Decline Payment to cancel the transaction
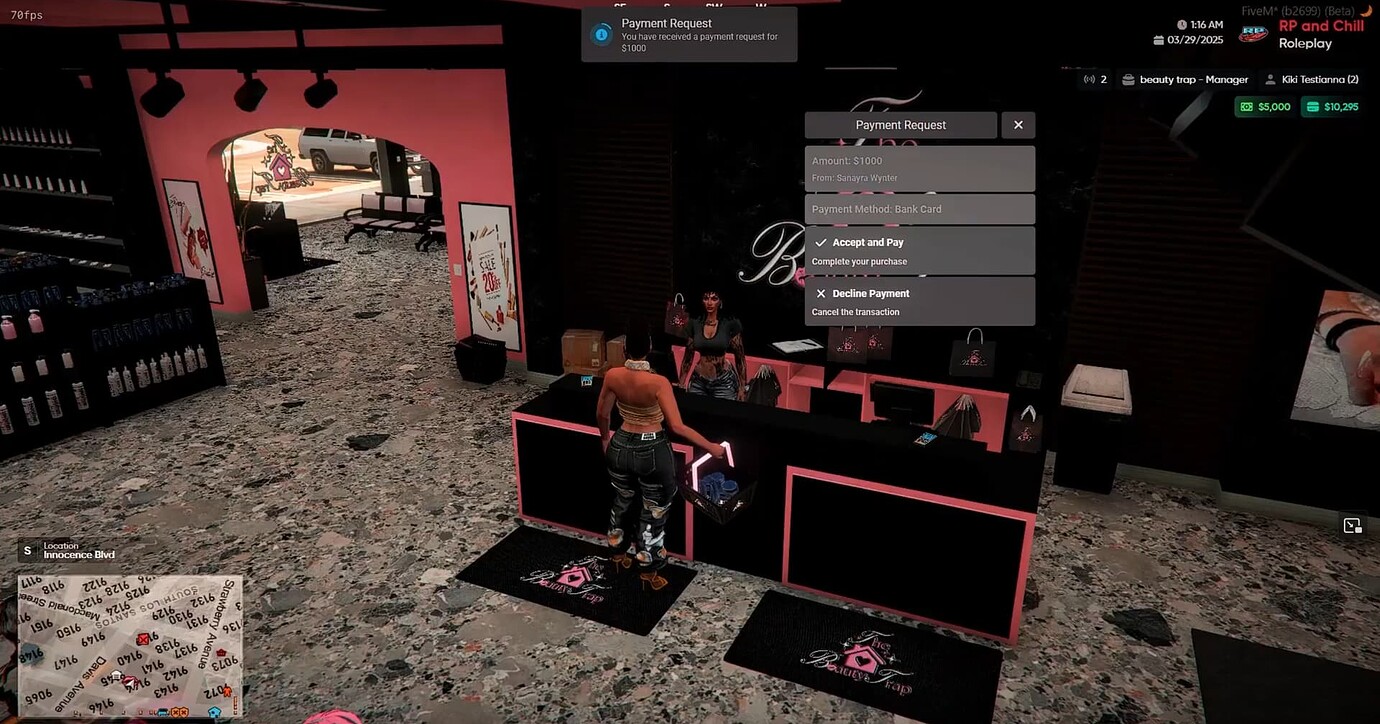Viewport: 1380px width, 724px height. 919,301
